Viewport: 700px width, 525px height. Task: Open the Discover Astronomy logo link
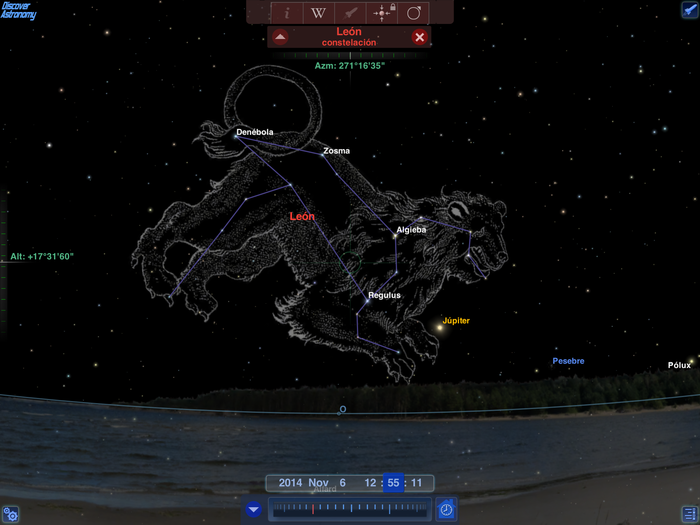point(18,11)
